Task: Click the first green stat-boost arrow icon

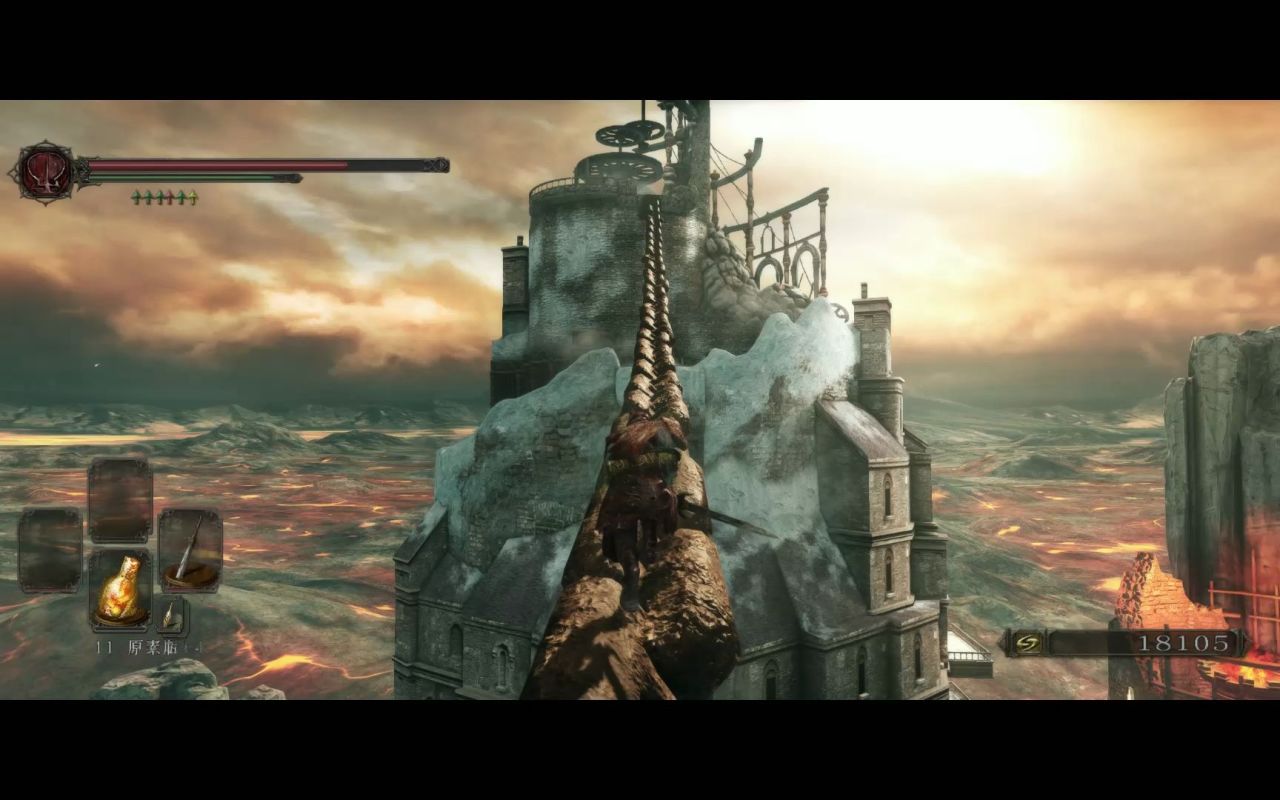Action: point(135,196)
